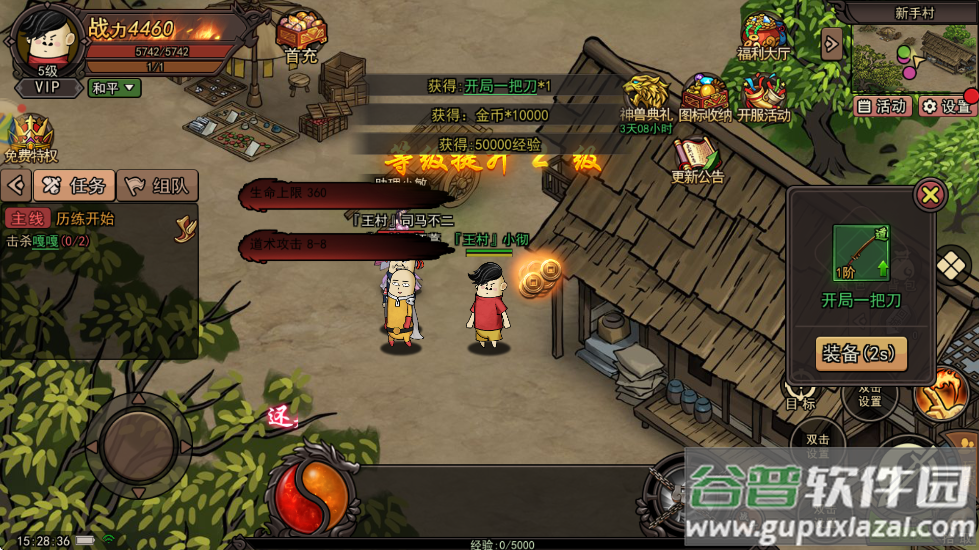Click the player avatar portrait

click(47, 40)
